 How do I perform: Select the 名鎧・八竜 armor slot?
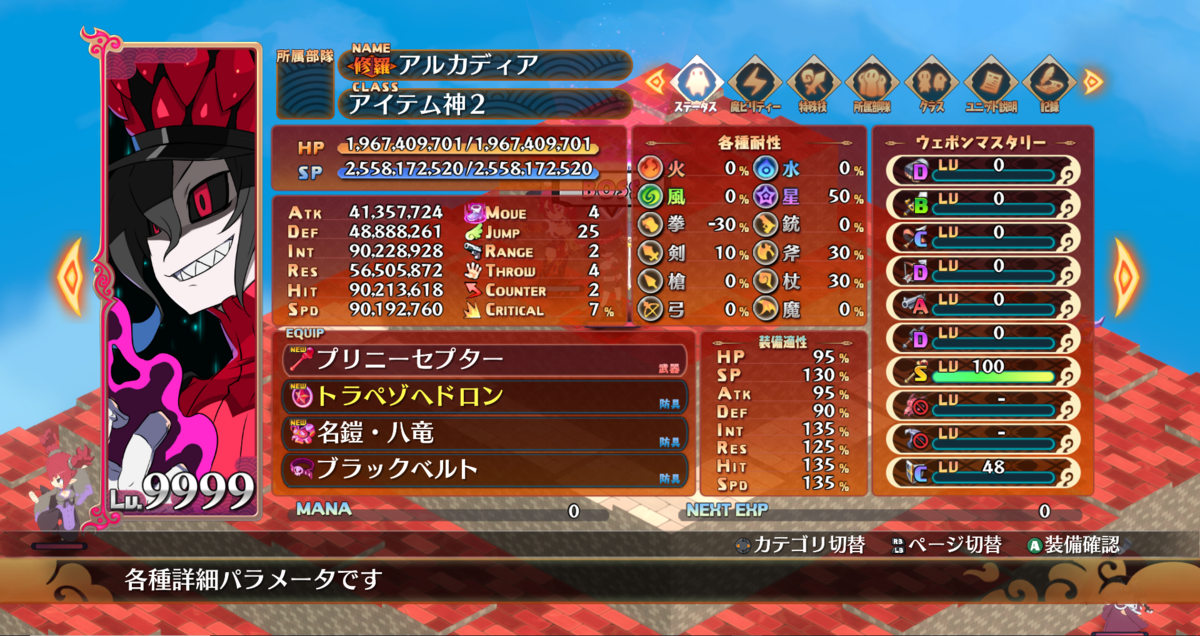tap(480, 433)
